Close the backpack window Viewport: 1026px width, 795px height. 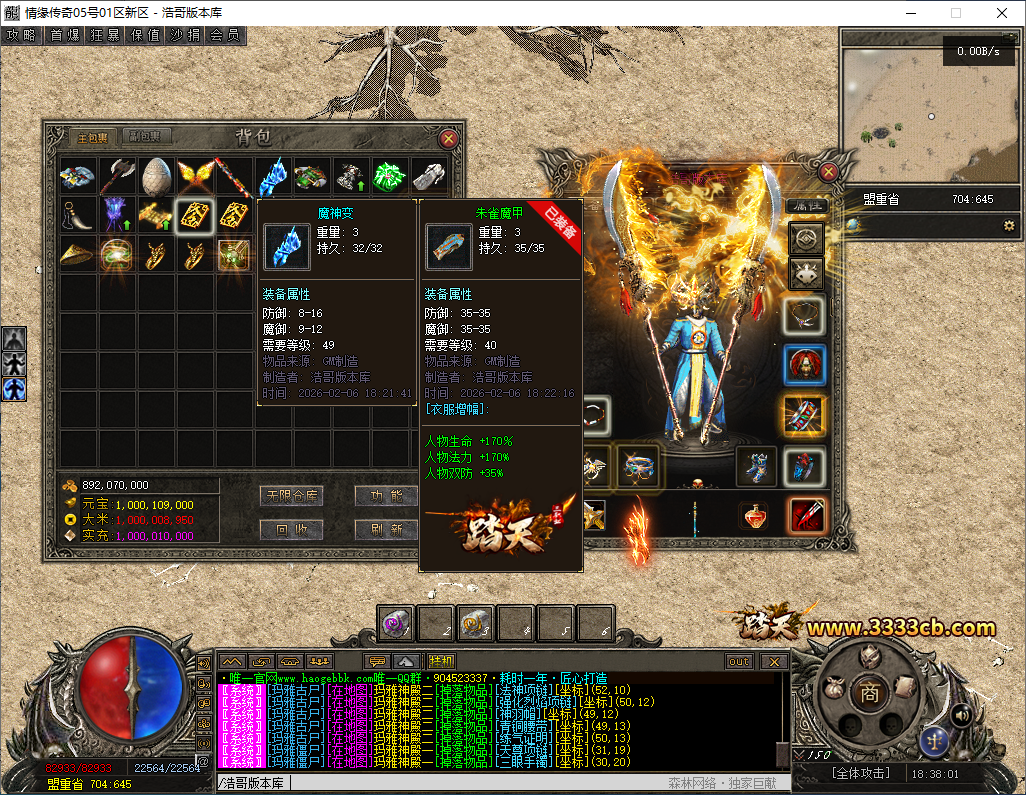coord(449,139)
